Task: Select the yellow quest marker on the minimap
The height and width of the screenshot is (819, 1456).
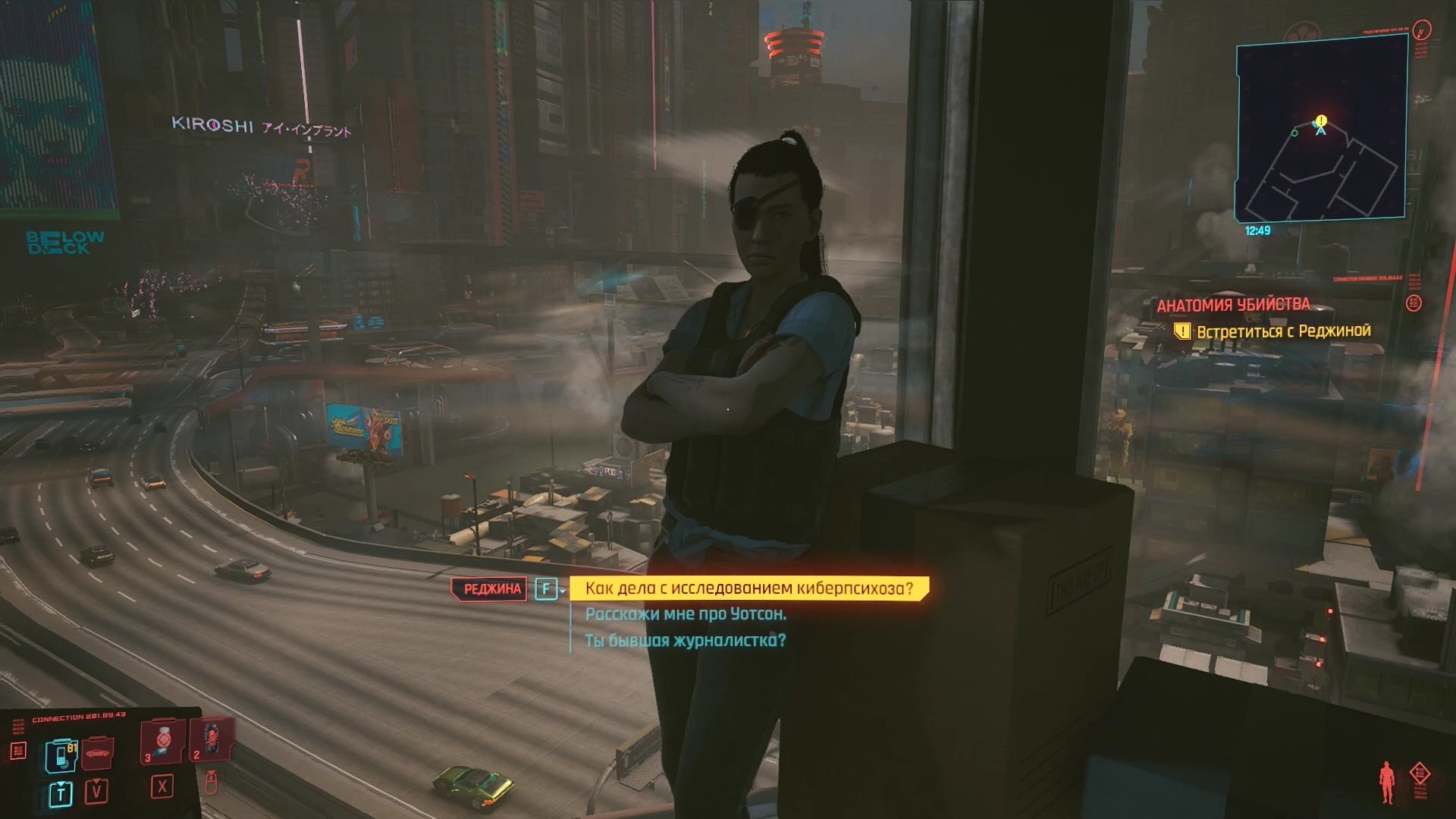Action: click(x=1322, y=121)
